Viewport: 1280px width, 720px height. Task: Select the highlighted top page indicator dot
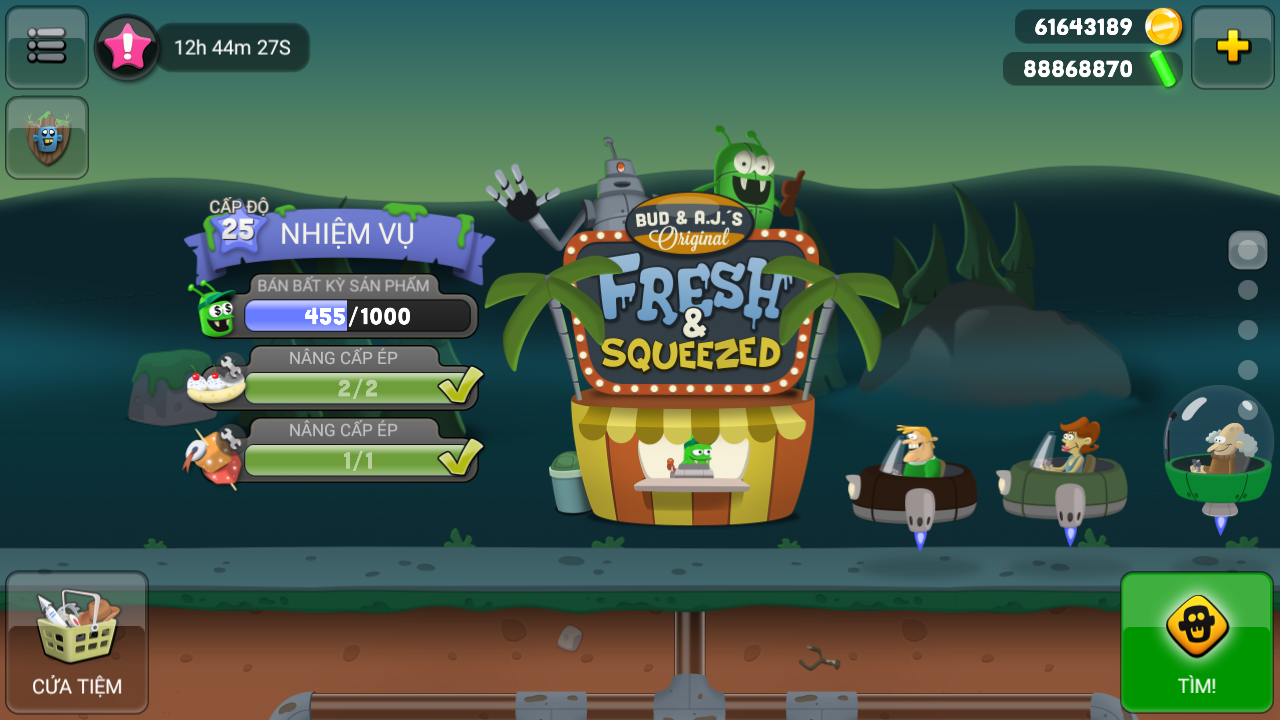click(x=1247, y=249)
